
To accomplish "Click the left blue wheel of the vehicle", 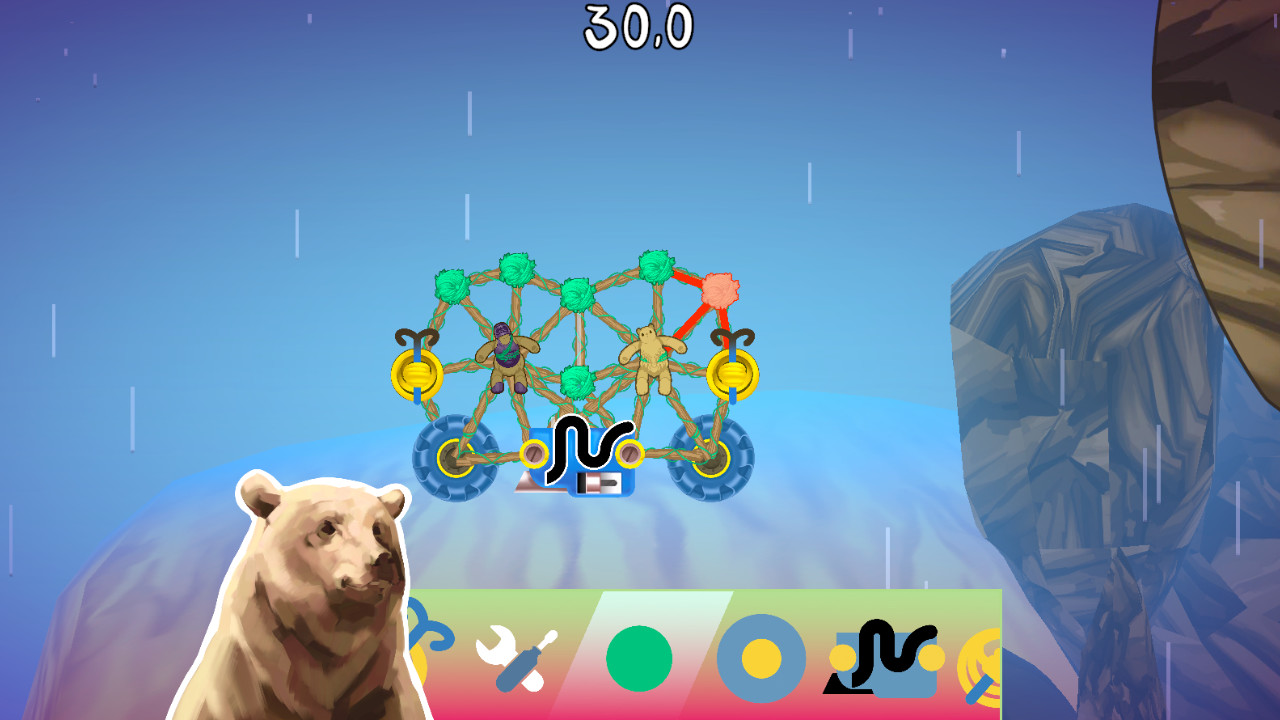I will point(455,455).
